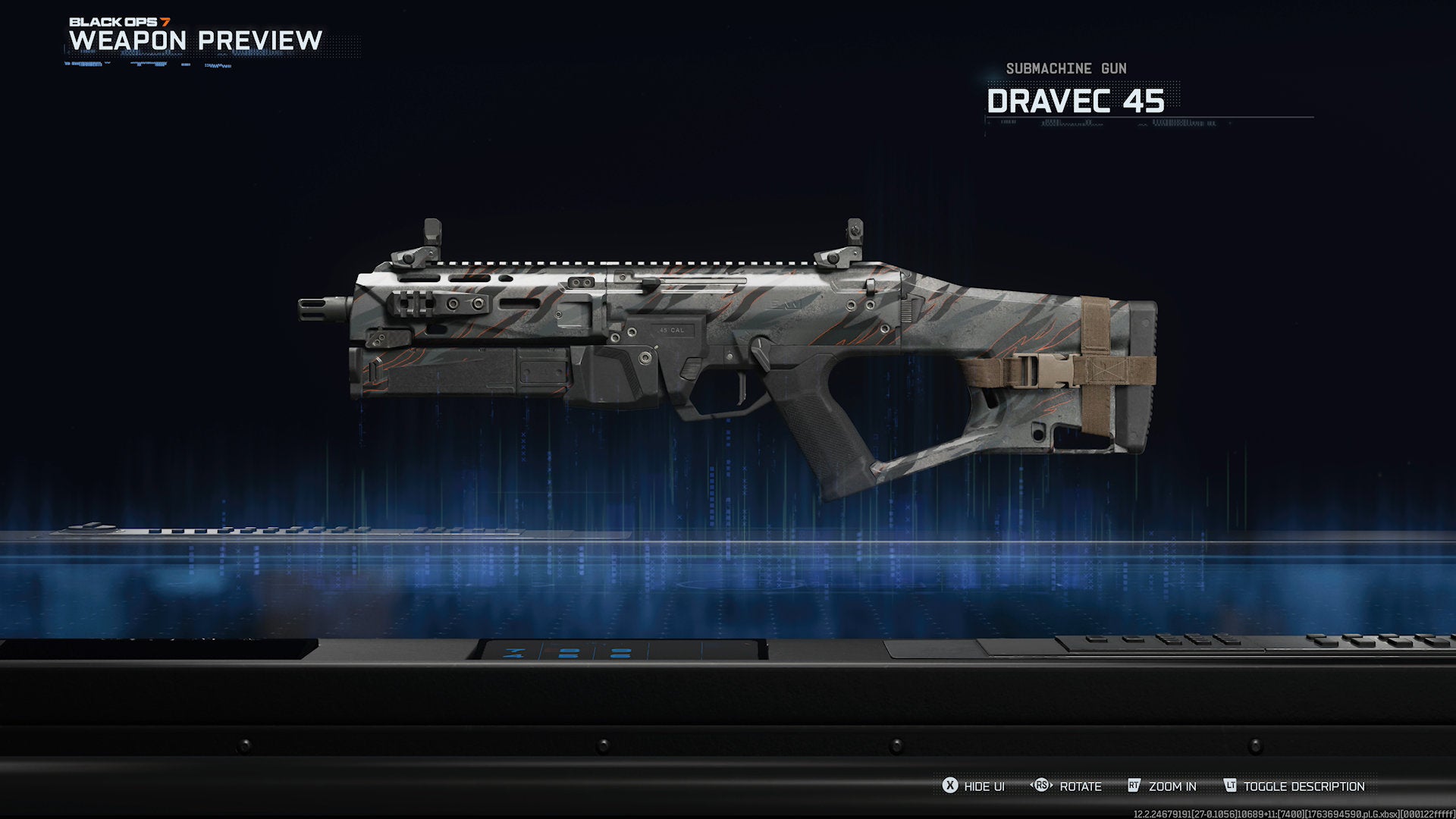Click the Hide UI button
The width and height of the screenshot is (1456, 819).
pos(978,786)
